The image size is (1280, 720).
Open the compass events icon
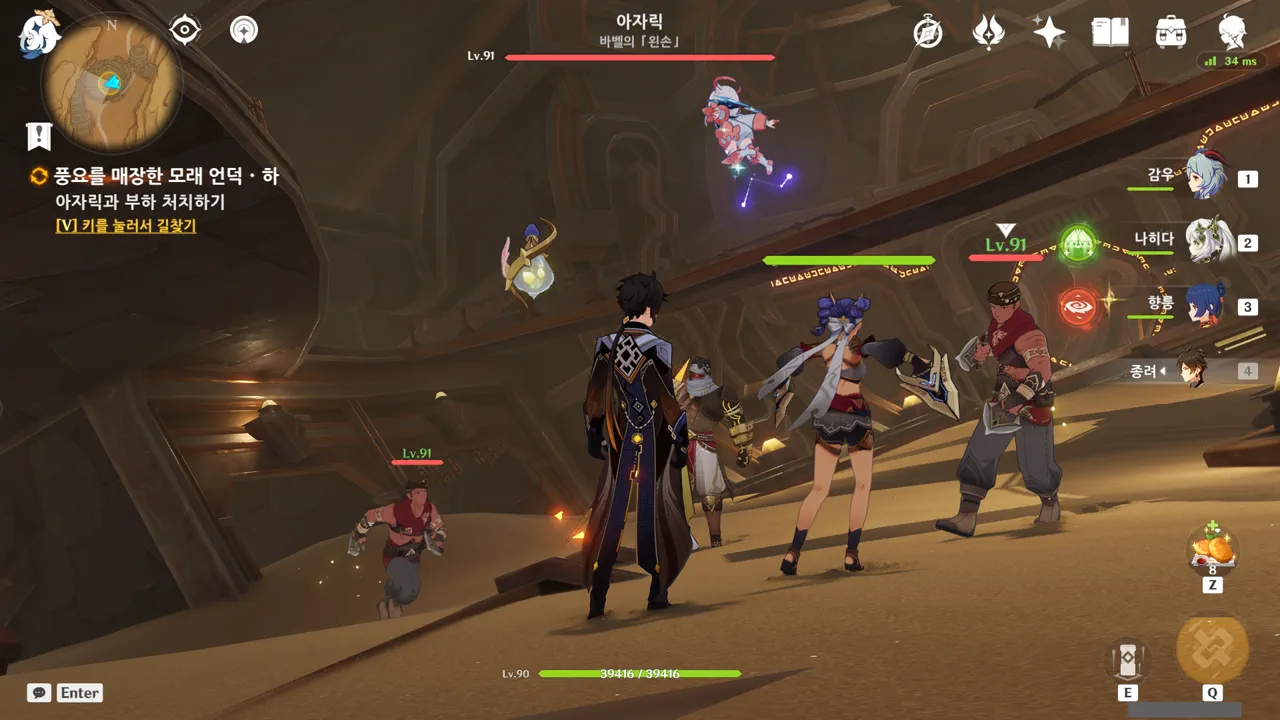coord(928,32)
